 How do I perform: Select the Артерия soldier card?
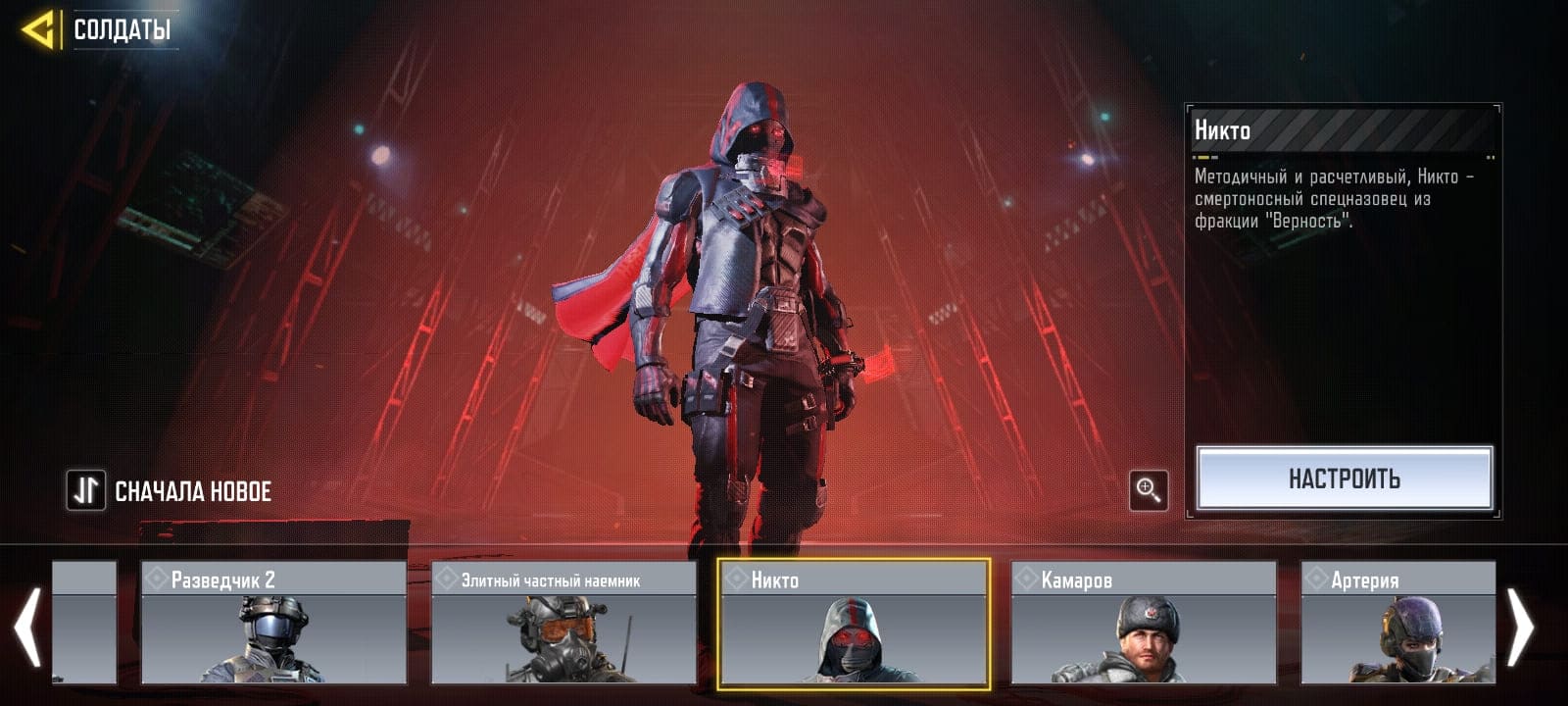(1397, 622)
